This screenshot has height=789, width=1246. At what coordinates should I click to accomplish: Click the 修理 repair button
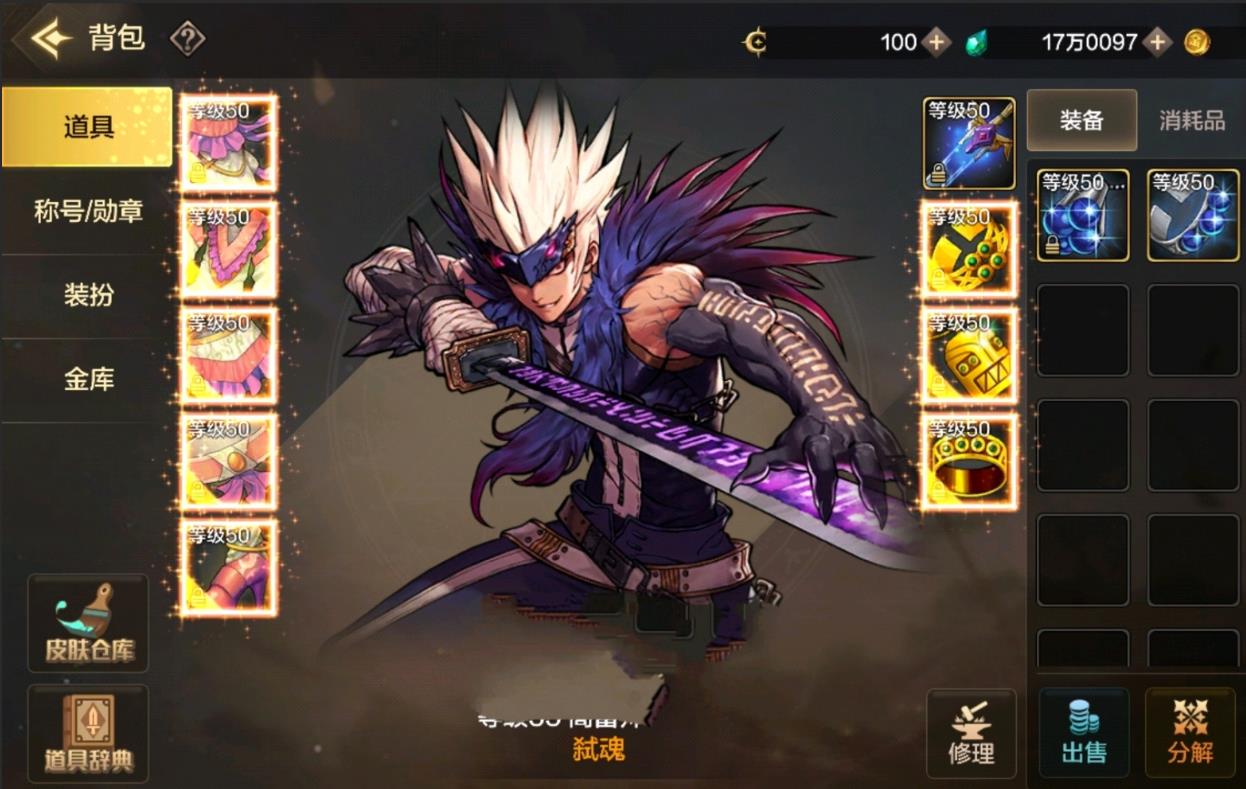pyautogui.click(x=970, y=733)
